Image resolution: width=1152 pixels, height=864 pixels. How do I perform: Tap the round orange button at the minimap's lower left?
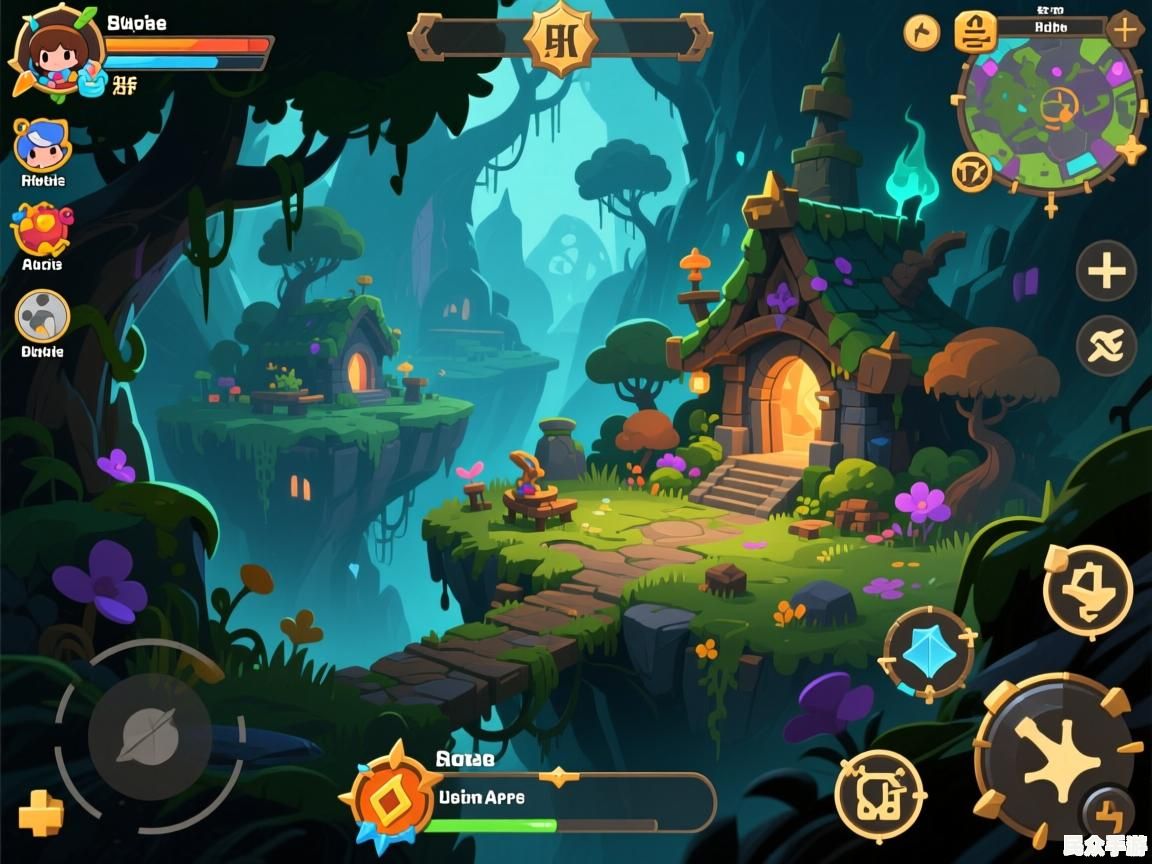point(972,172)
